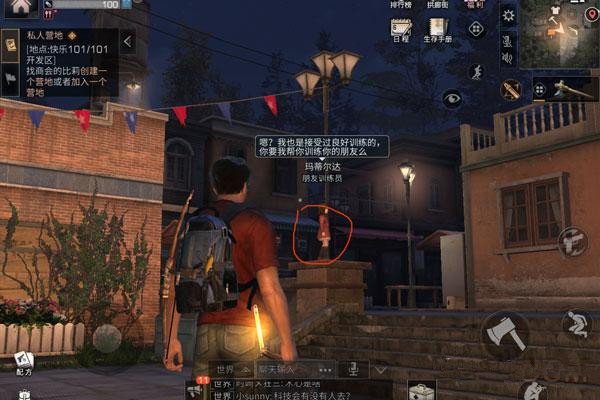Open the 配方 recipes menu
Viewport: 600px width, 400px height.
23,360
